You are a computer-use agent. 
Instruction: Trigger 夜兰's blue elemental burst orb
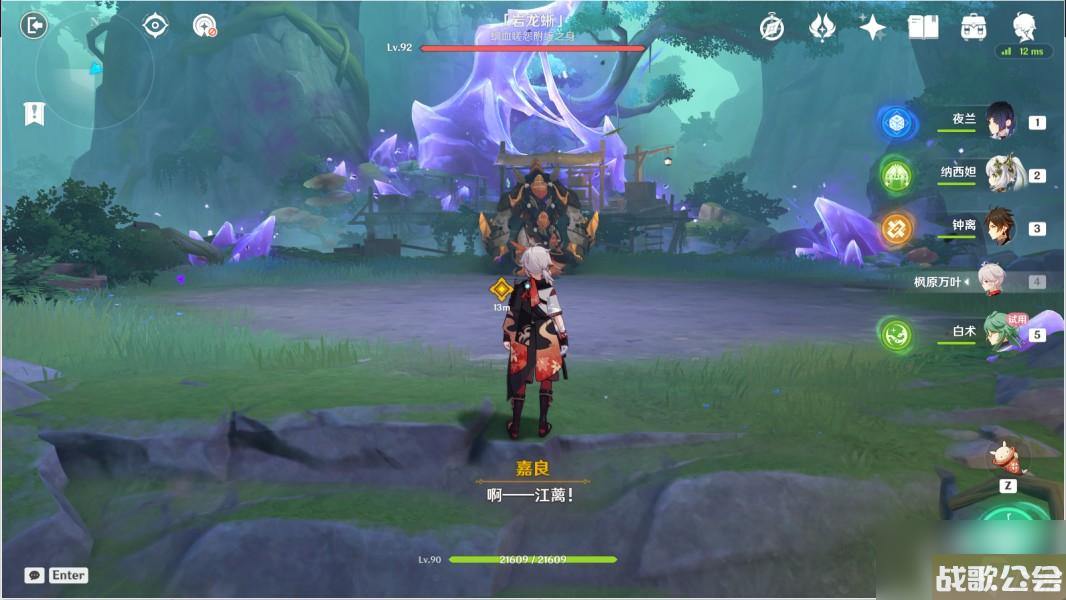896,122
